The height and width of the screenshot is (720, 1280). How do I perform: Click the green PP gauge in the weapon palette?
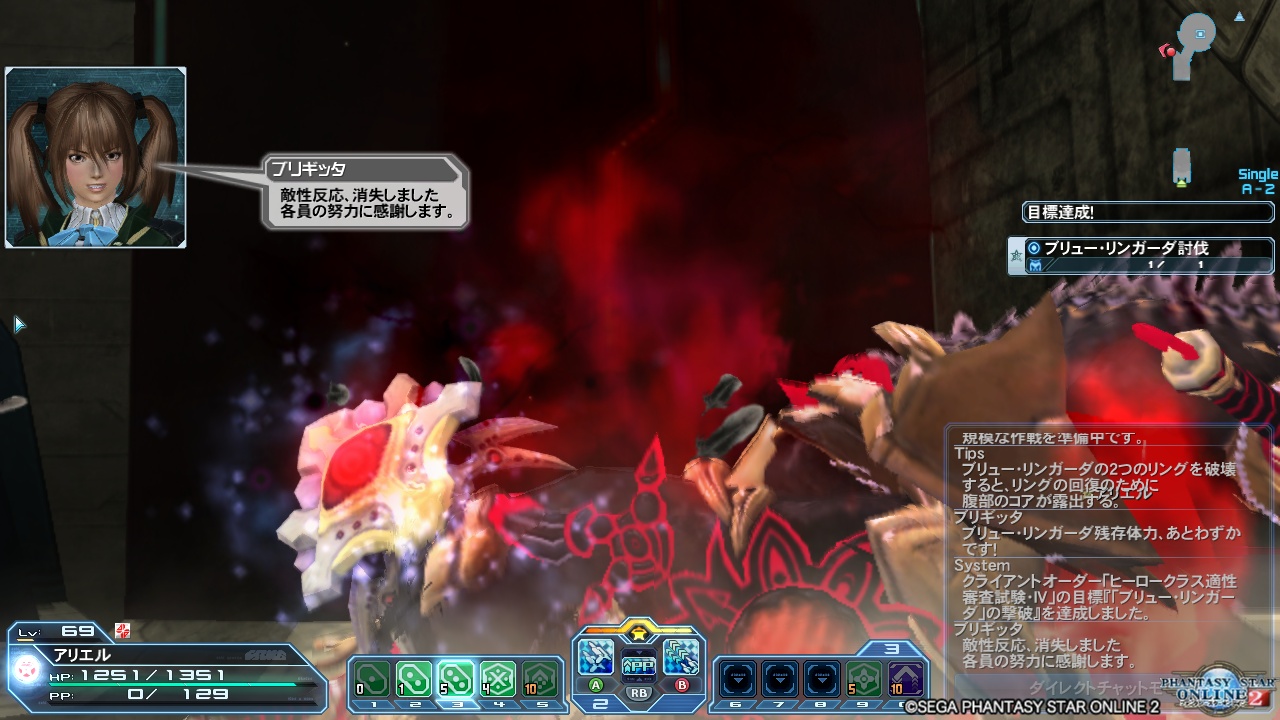(x=638, y=665)
